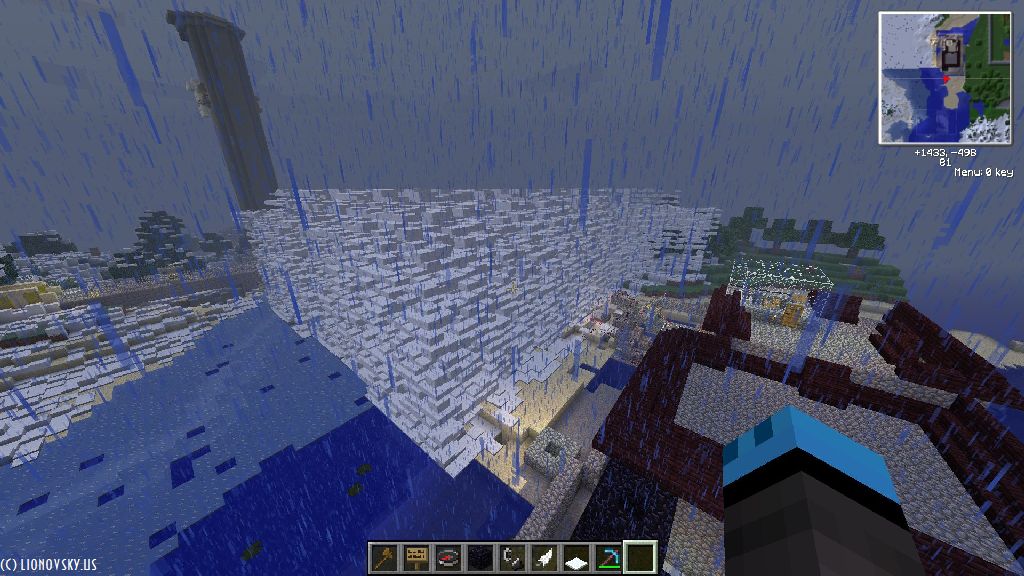Select the sign item in the hotbar

(415, 557)
